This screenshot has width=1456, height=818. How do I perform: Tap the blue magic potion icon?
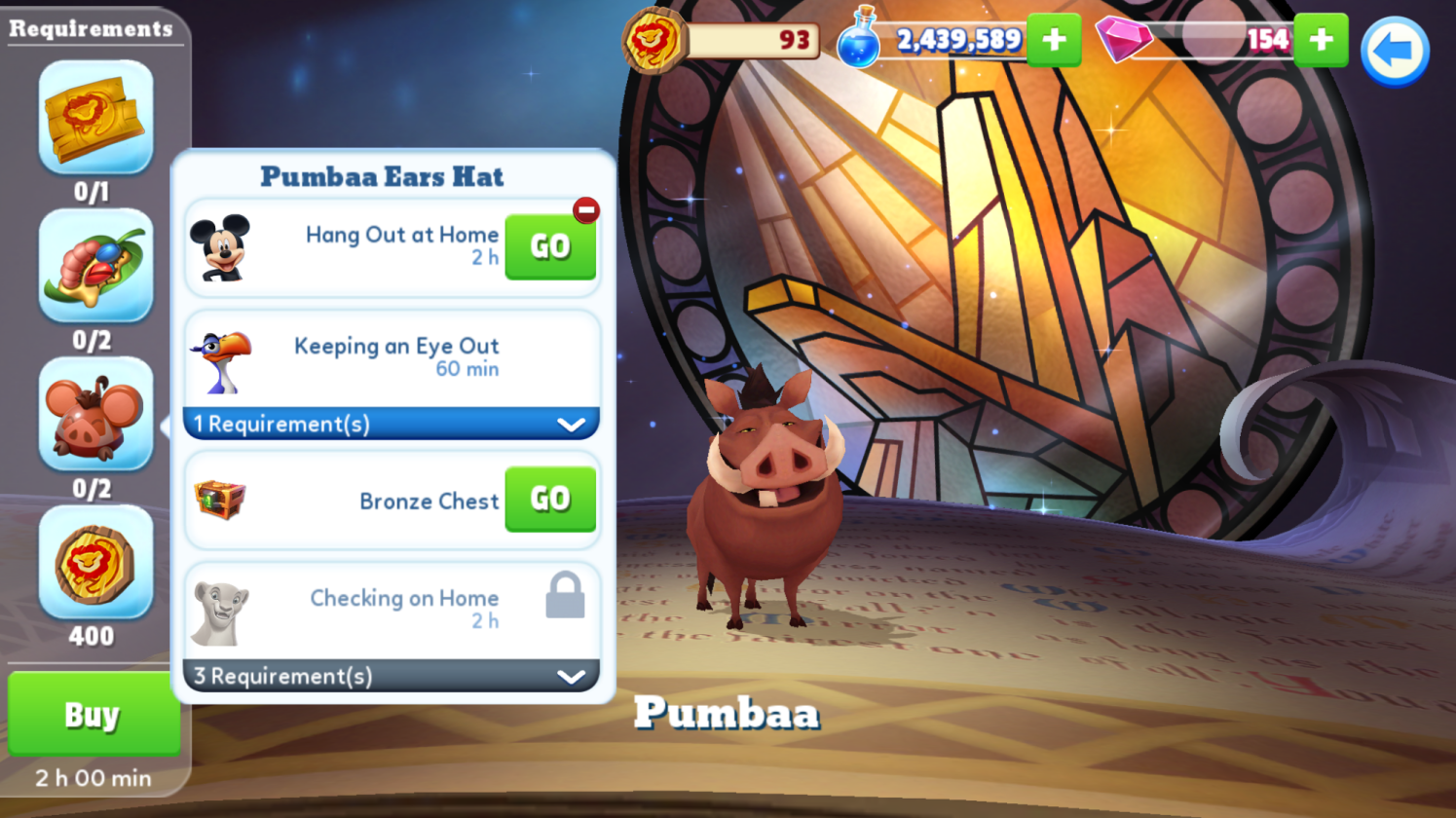click(x=859, y=40)
